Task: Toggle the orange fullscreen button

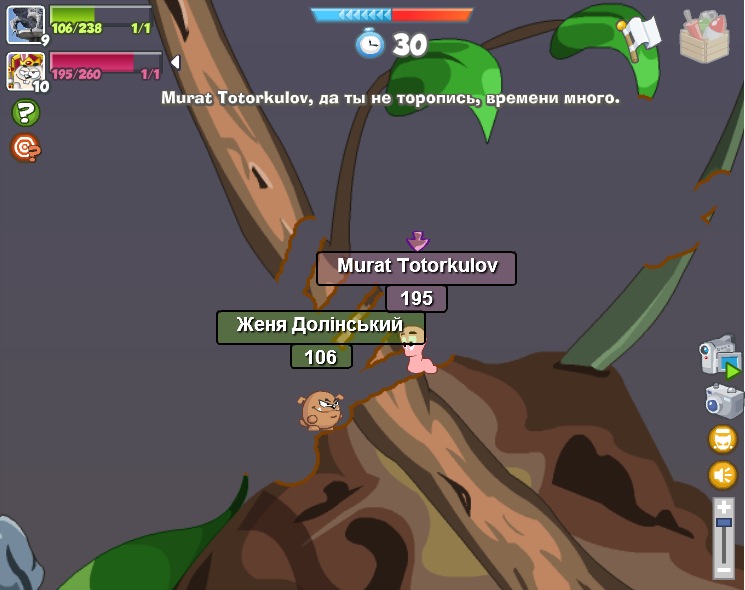Action: pos(722,439)
